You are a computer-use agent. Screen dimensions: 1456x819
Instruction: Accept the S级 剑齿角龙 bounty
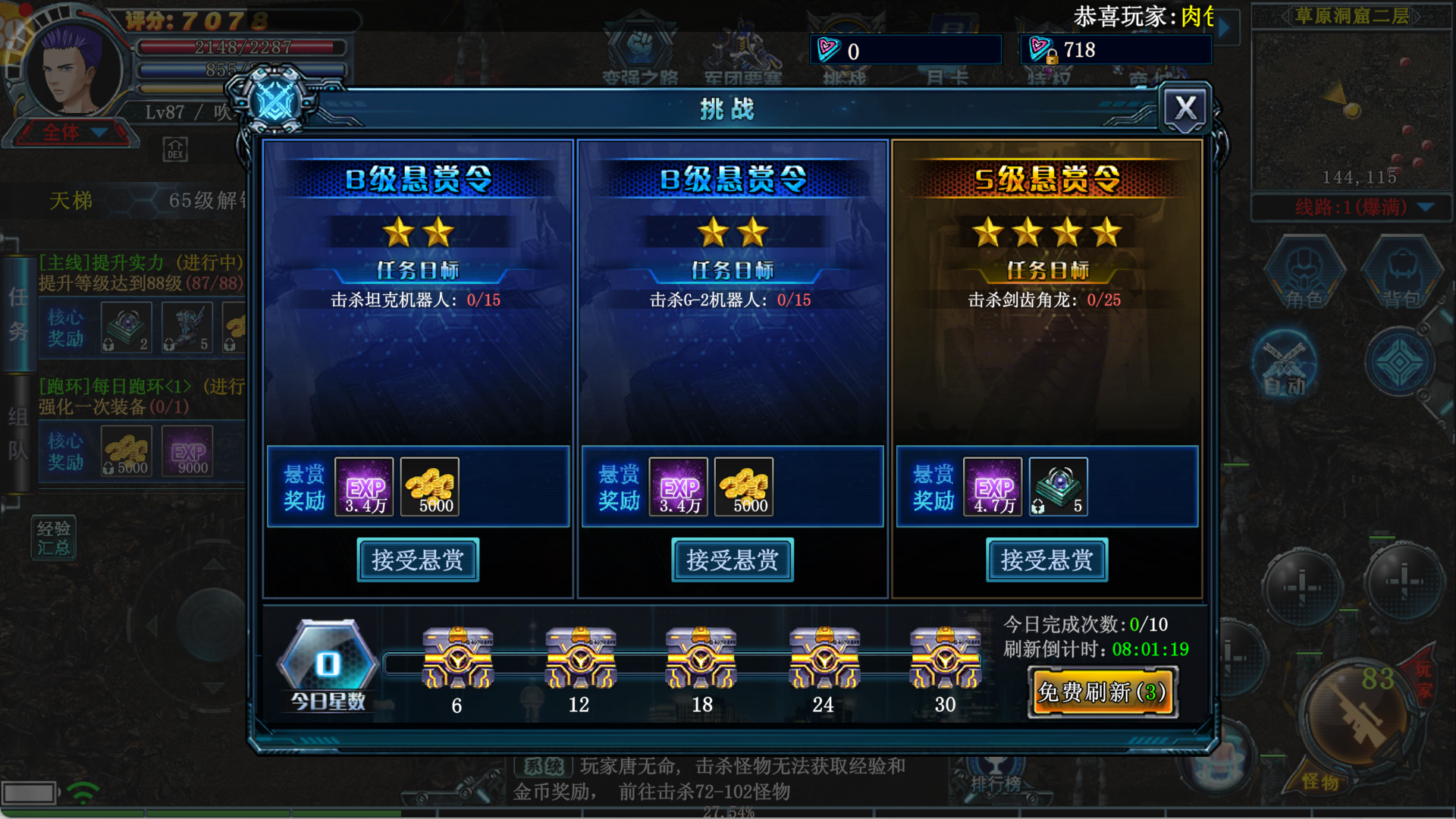[1046, 560]
